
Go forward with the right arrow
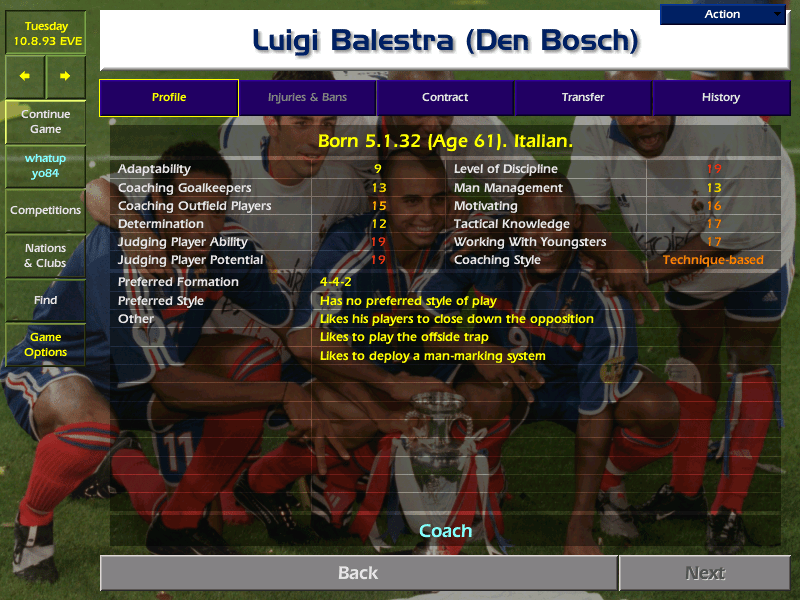click(65, 76)
